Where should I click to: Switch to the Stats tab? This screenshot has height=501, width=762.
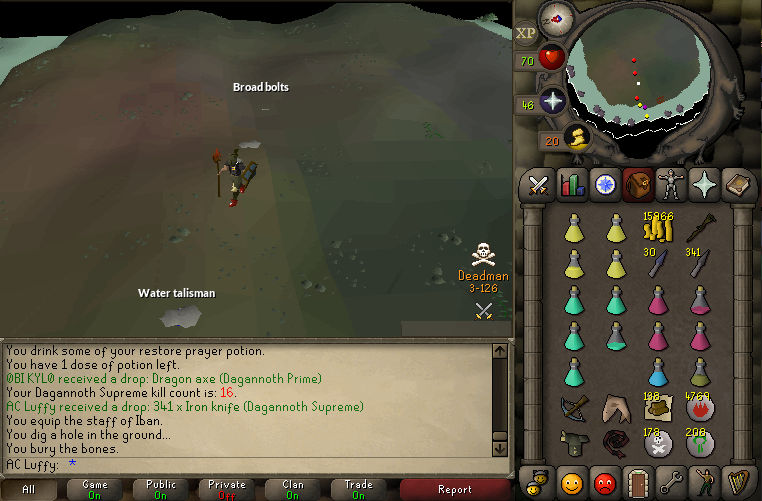(x=572, y=185)
